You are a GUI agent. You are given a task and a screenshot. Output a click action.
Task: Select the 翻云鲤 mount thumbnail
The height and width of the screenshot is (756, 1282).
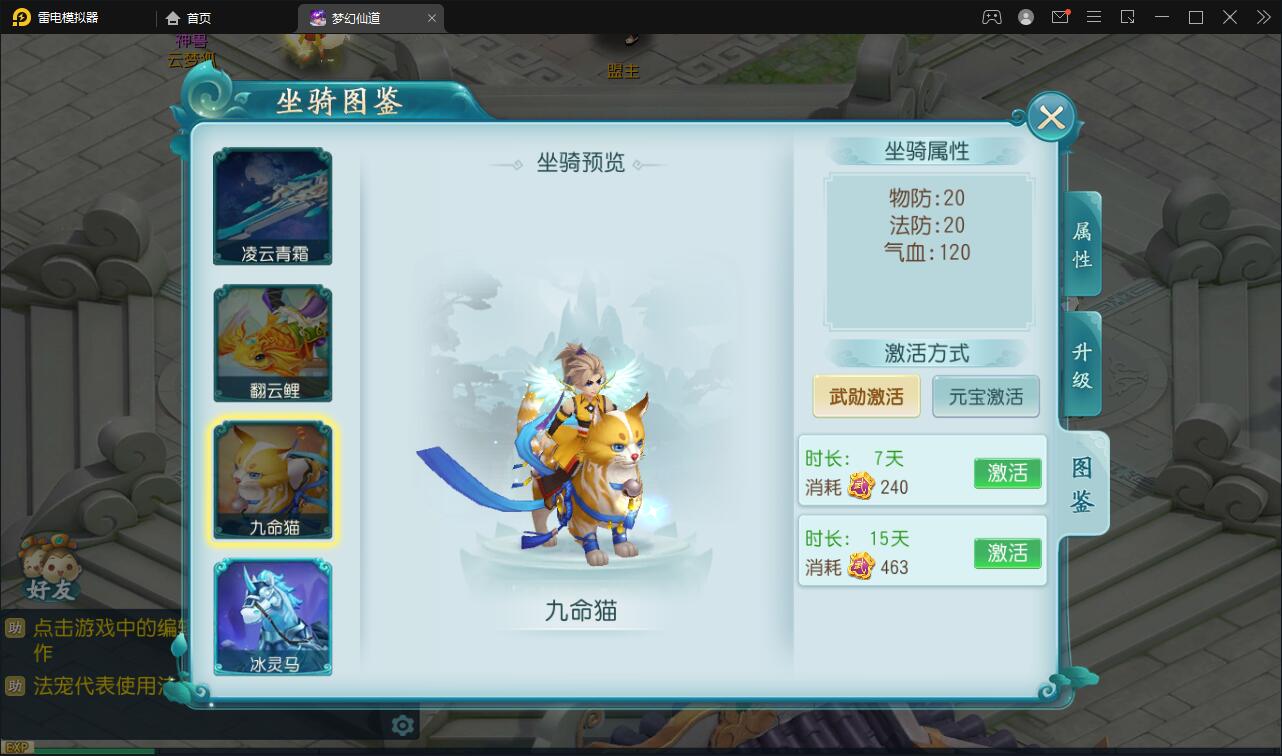tap(271, 342)
